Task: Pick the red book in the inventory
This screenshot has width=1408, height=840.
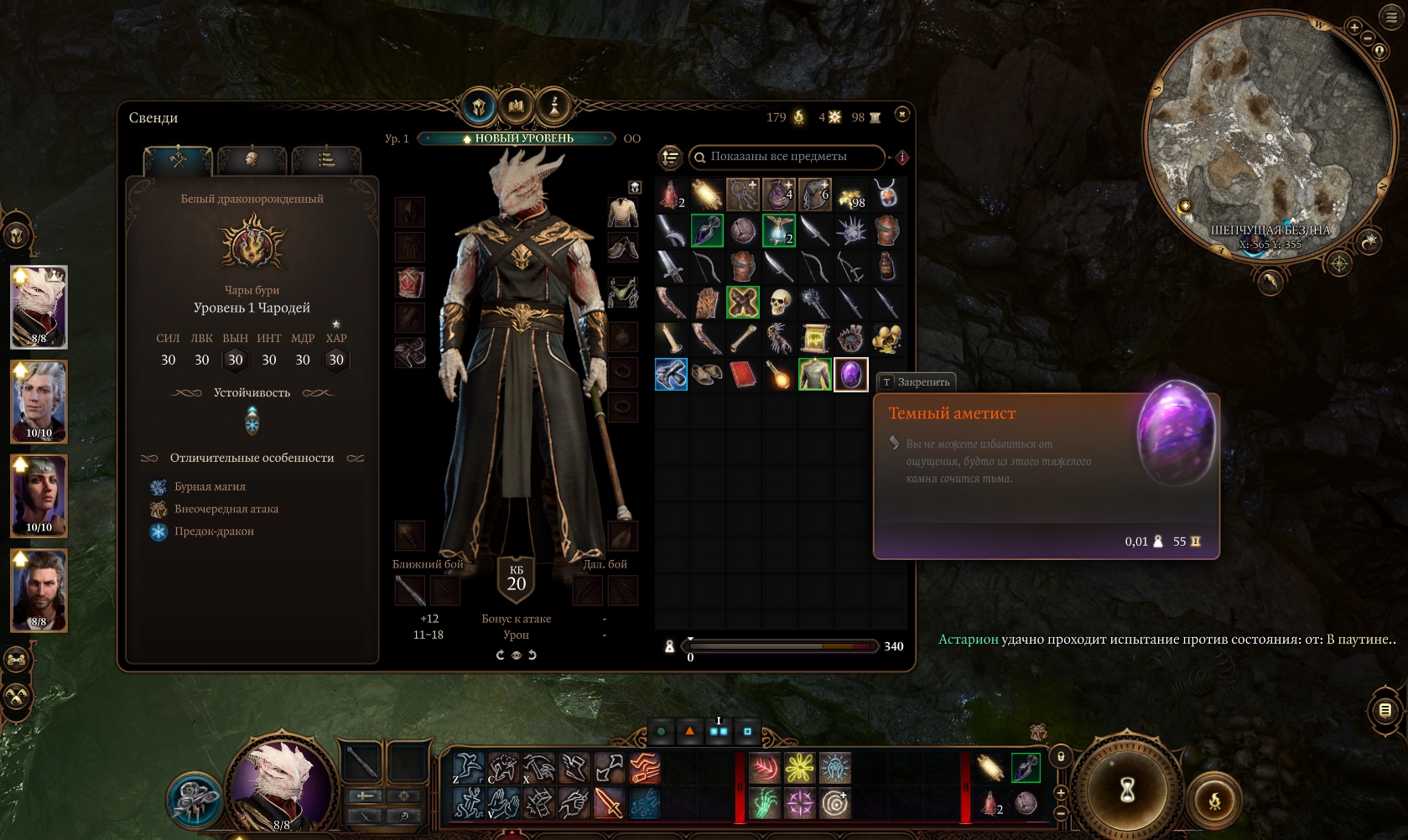Action: (743, 375)
